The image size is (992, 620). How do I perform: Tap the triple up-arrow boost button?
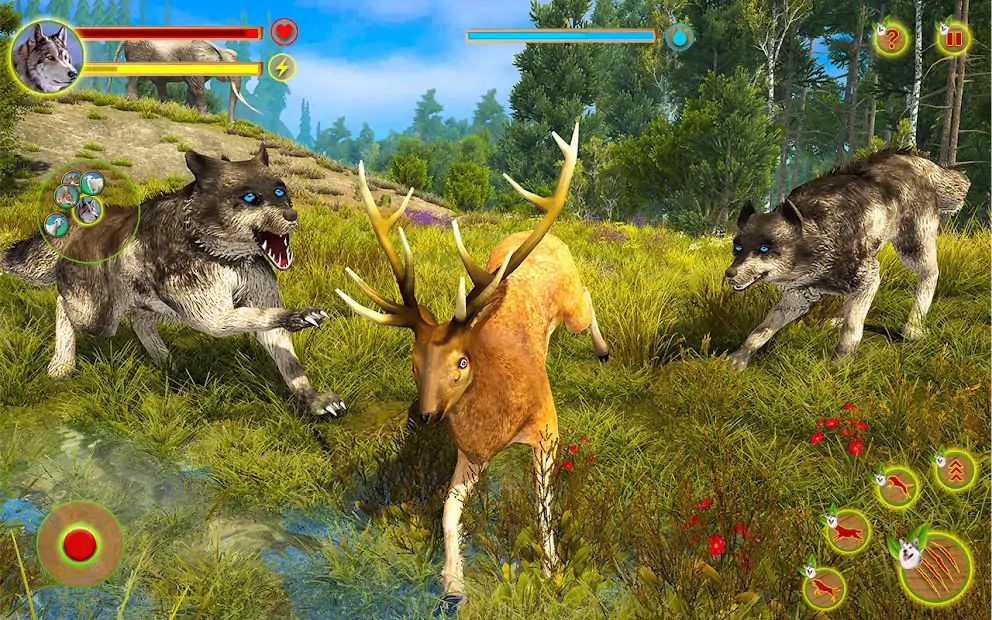point(956,470)
